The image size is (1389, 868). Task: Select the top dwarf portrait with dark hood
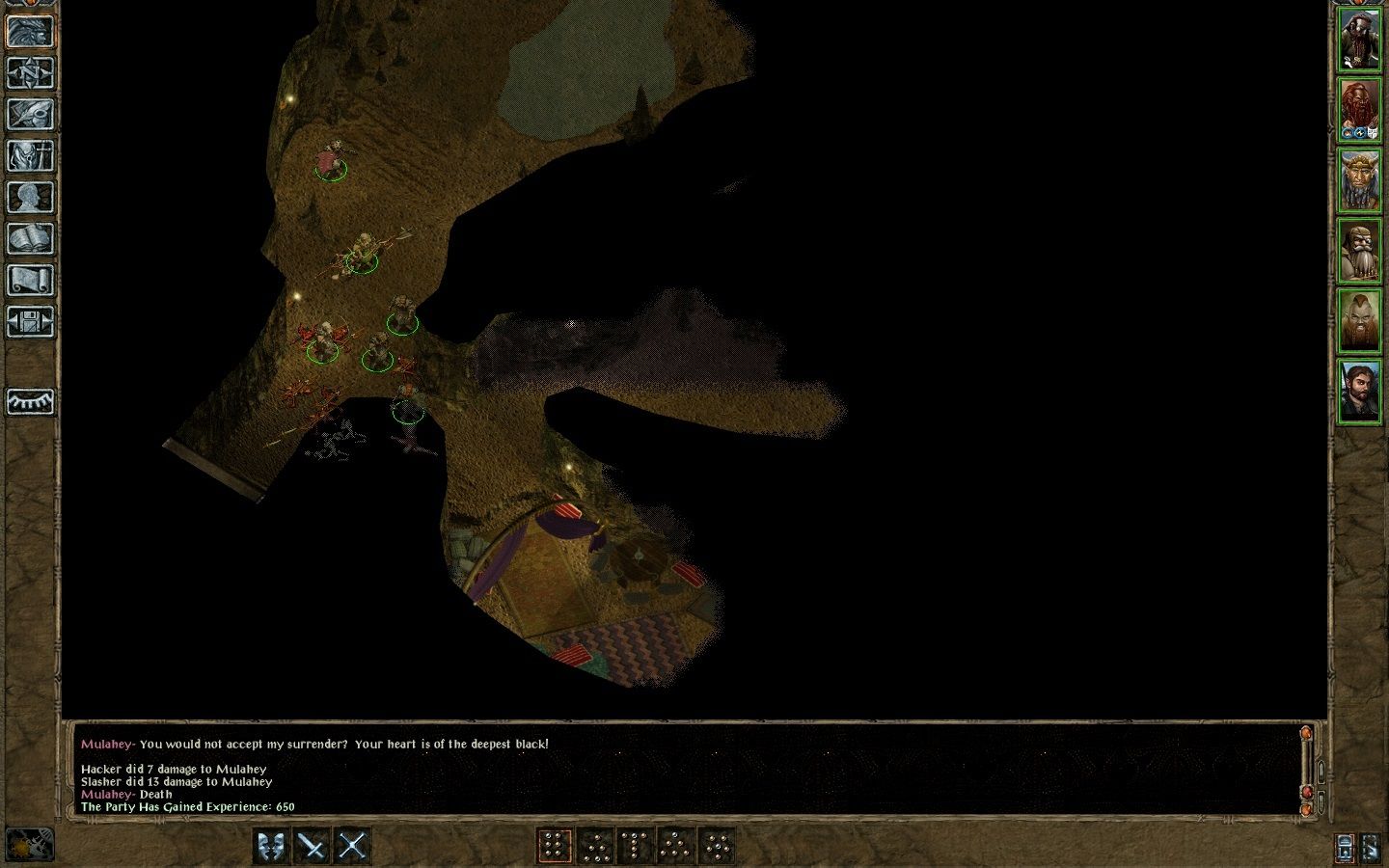pos(1359,40)
